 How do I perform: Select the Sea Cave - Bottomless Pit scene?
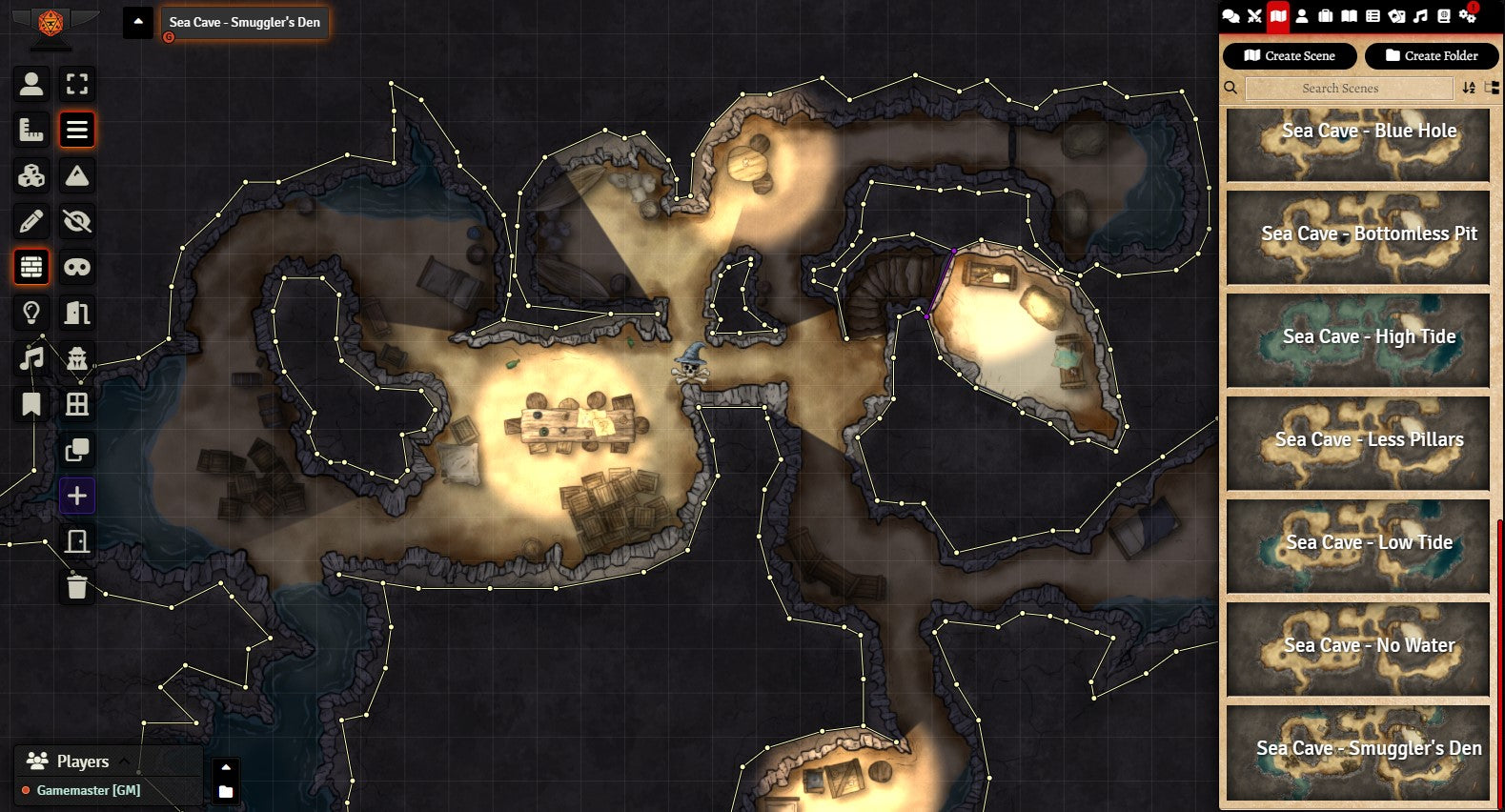(1357, 237)
